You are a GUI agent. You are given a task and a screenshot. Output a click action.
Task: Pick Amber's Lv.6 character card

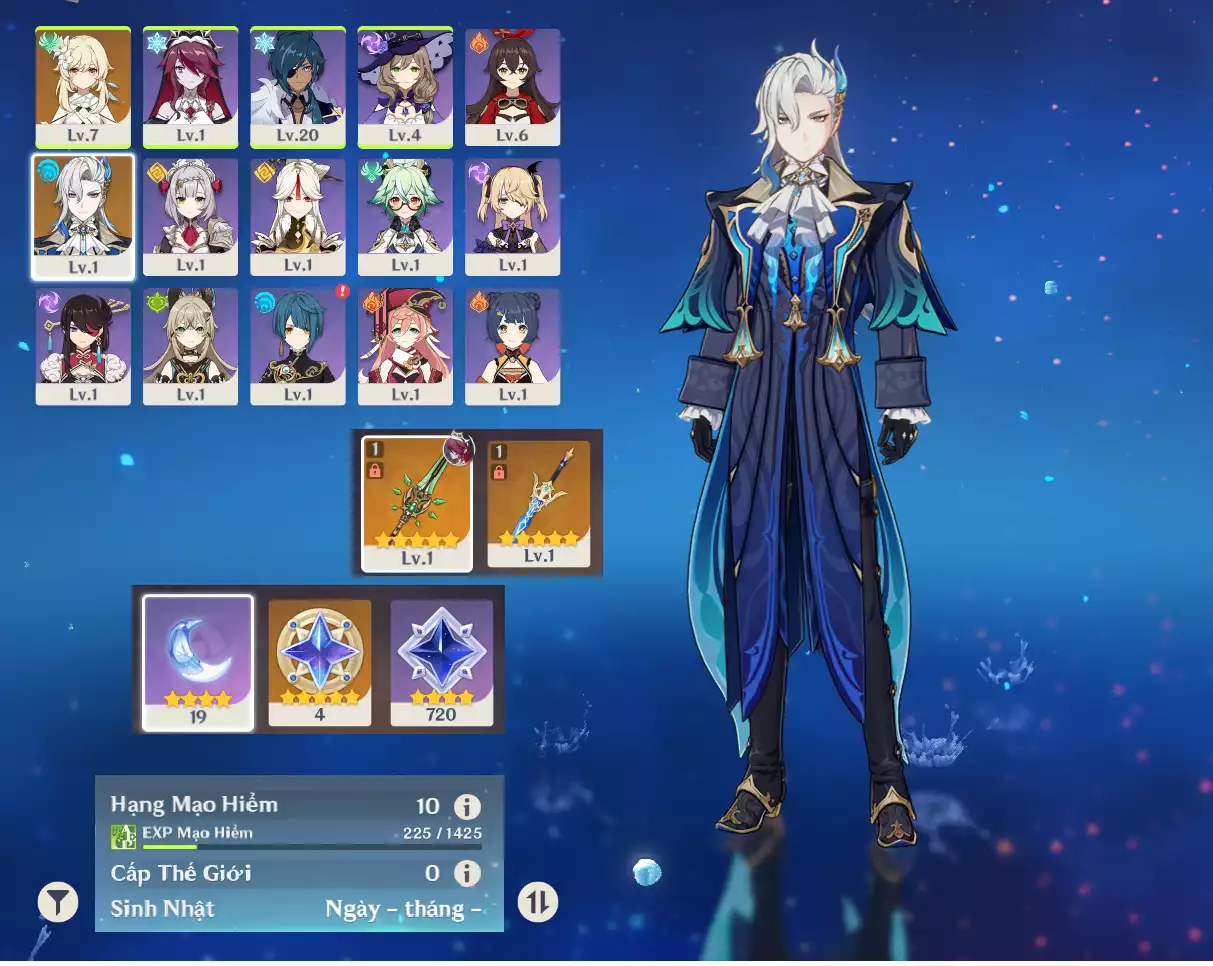[x=512, y=88]
